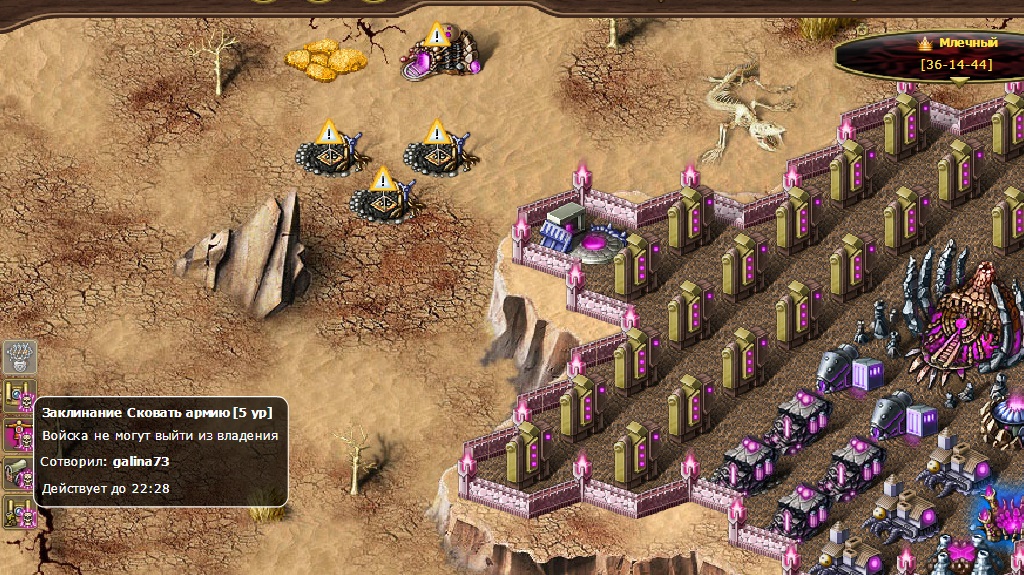This screenshot has height=575, width=1024.
Task: Click the yellow scroll with boot effect icon
Action: click(x=20, y=511)
